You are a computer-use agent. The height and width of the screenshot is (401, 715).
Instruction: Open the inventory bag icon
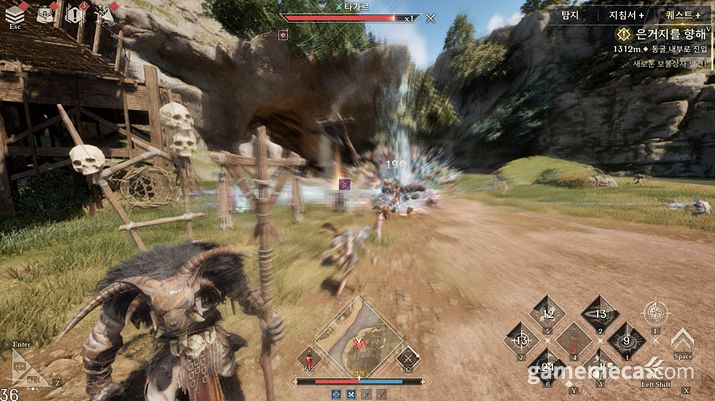coord(45,14)
